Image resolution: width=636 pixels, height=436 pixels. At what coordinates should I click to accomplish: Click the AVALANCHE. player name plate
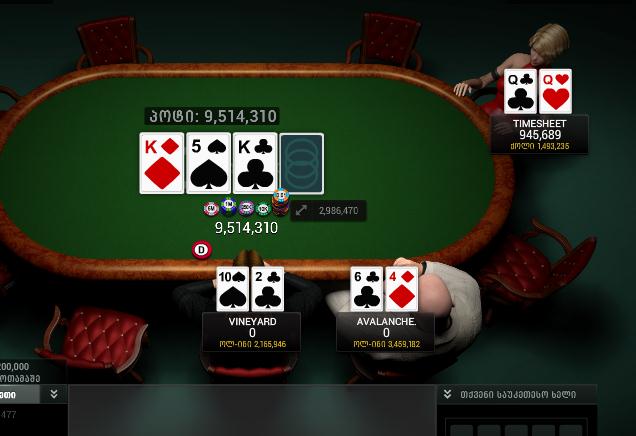coord(386,332)
